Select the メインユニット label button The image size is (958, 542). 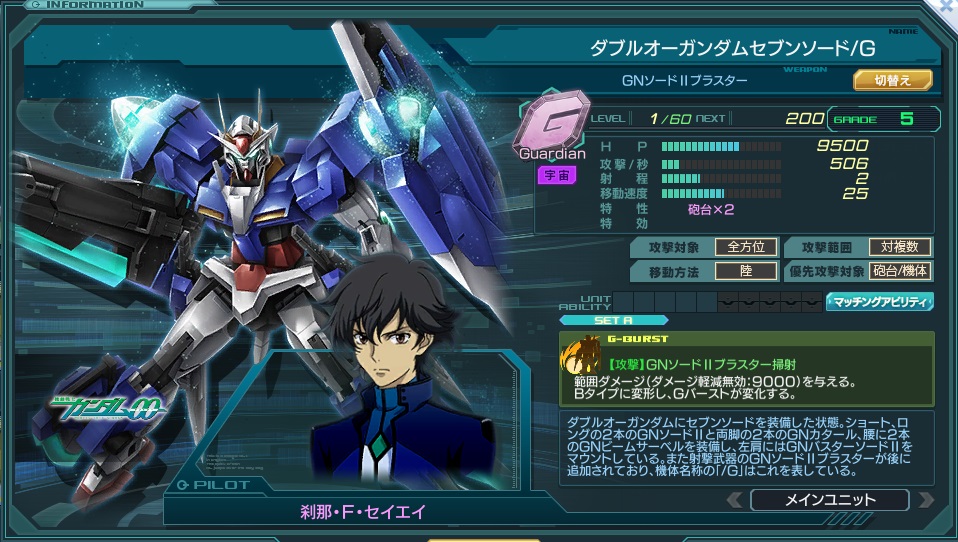tap(829, 500)
